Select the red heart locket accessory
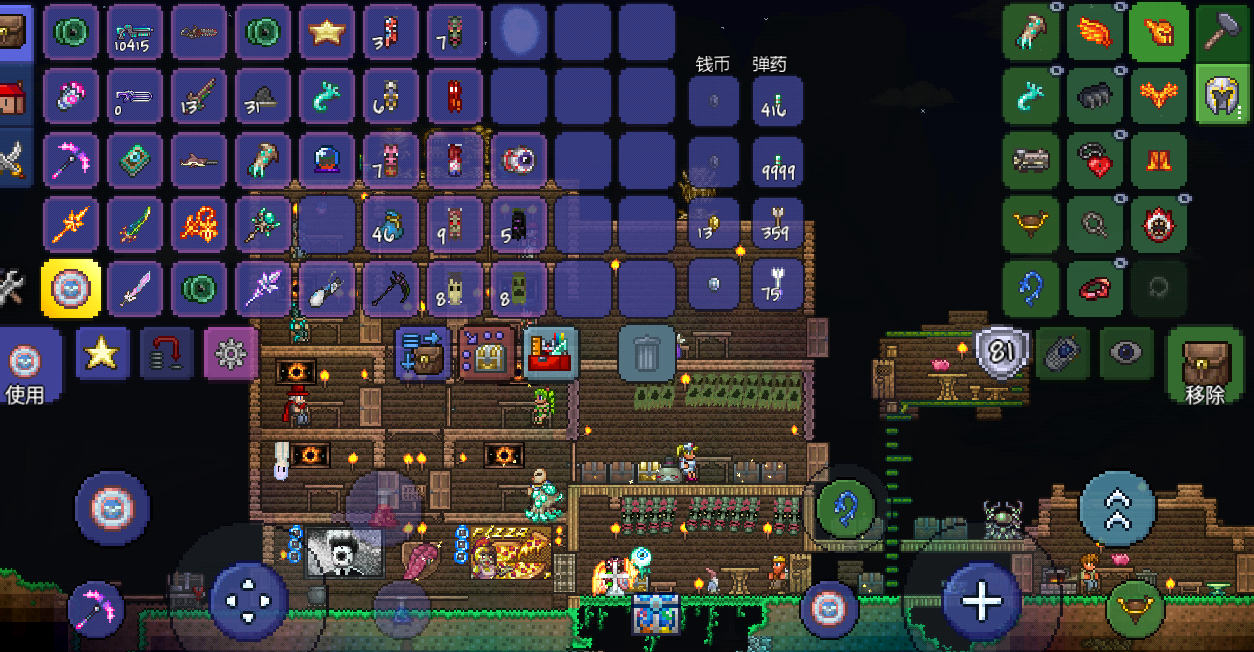The image size is (1254, 652). (x=1095, y=160)
